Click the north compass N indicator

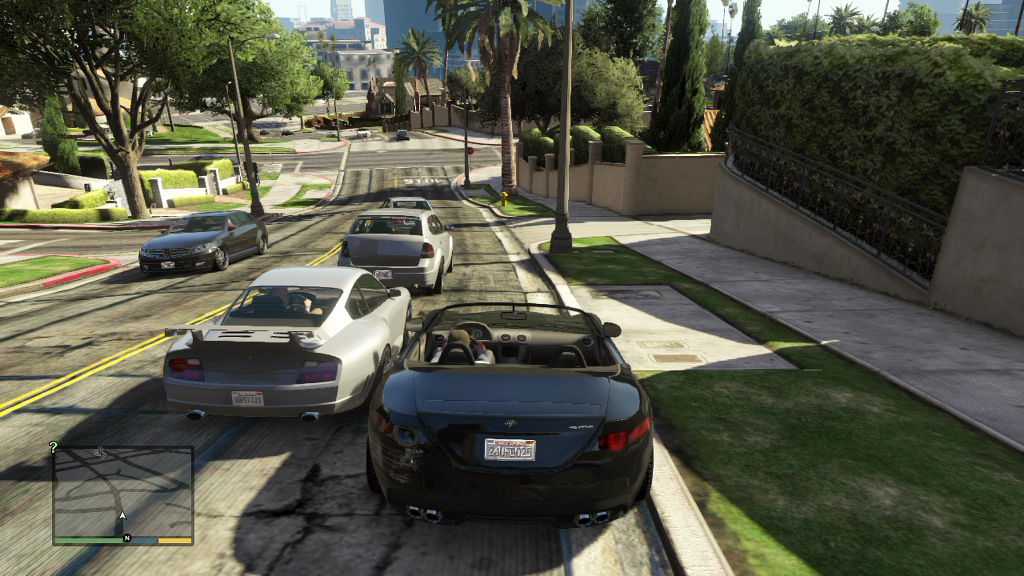127,538
